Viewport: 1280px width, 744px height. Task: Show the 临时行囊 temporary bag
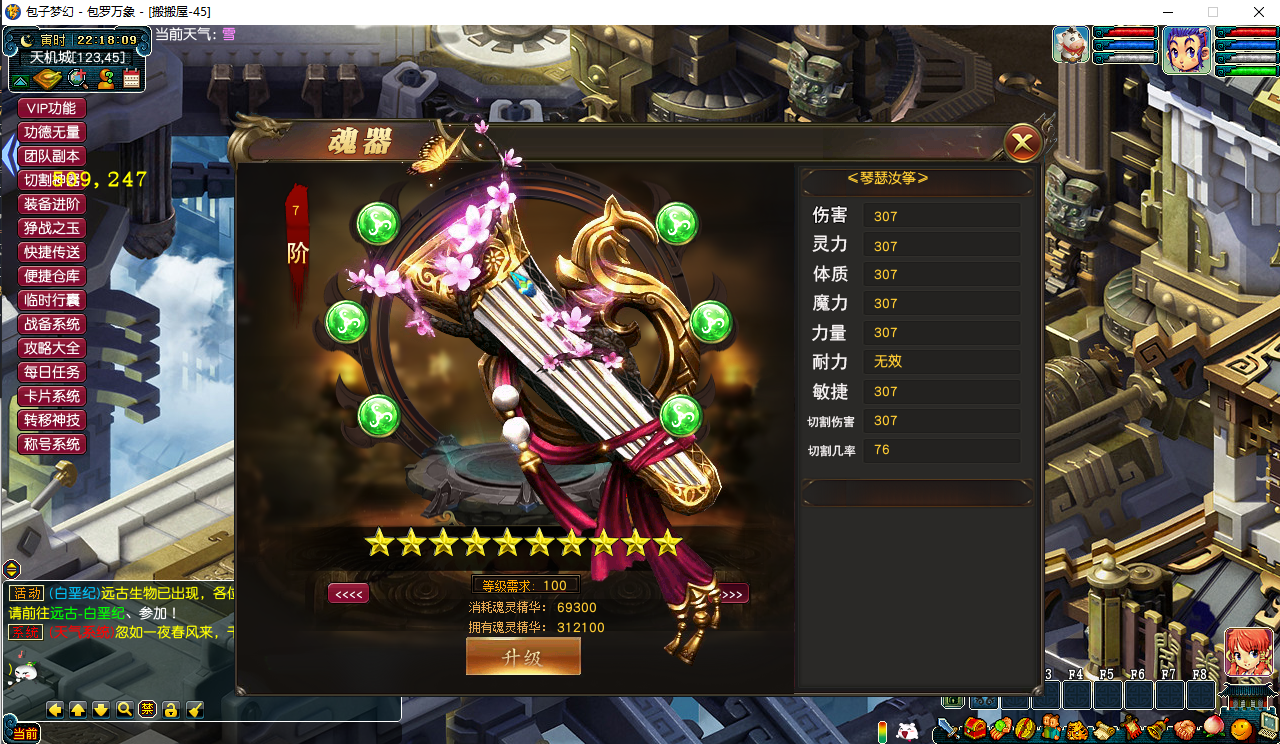coord(52,300)
